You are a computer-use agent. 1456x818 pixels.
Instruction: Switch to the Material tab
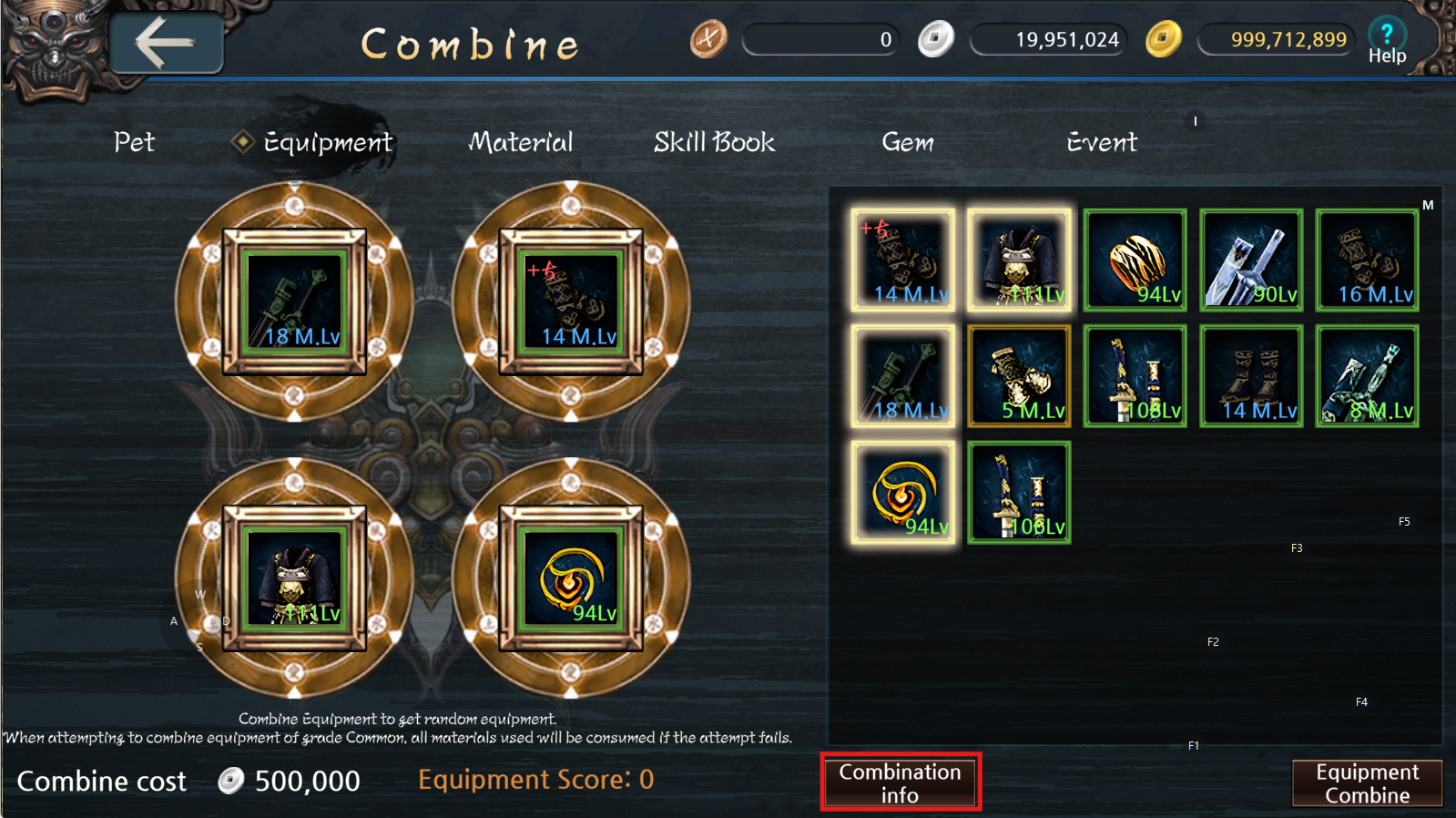tap(520, 142)
